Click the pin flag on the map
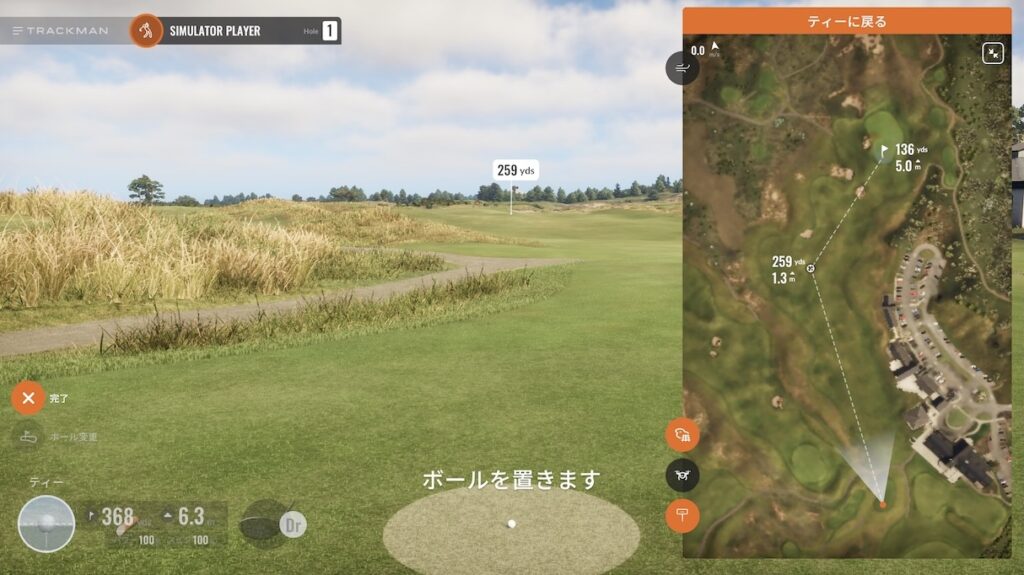This screenshot has width=1024, height=575. [x=884, y=151]
